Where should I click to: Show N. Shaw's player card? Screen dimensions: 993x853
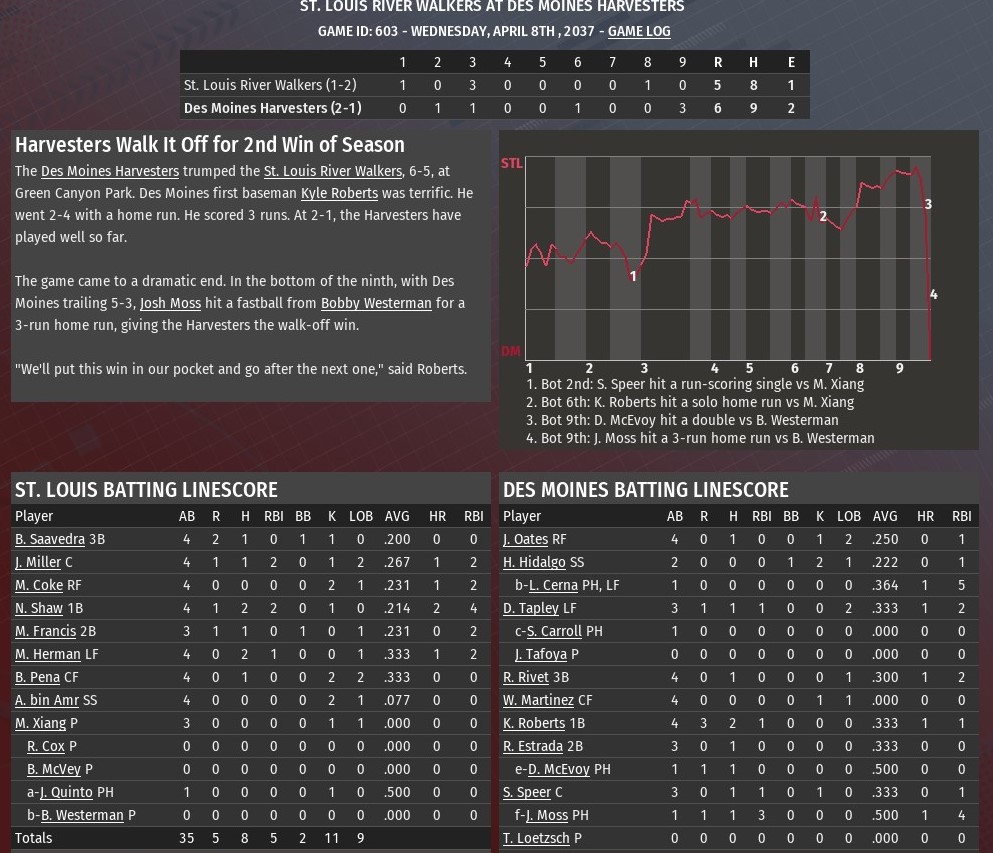click(x=39, y=608)
